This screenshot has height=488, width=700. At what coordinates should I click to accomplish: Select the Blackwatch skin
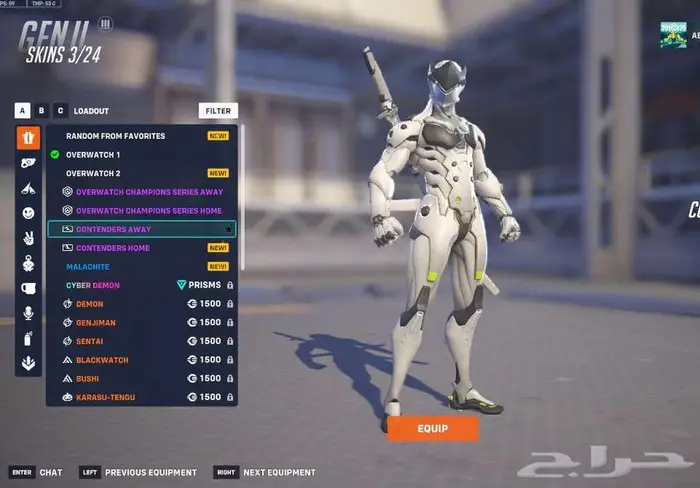point(102,360)
